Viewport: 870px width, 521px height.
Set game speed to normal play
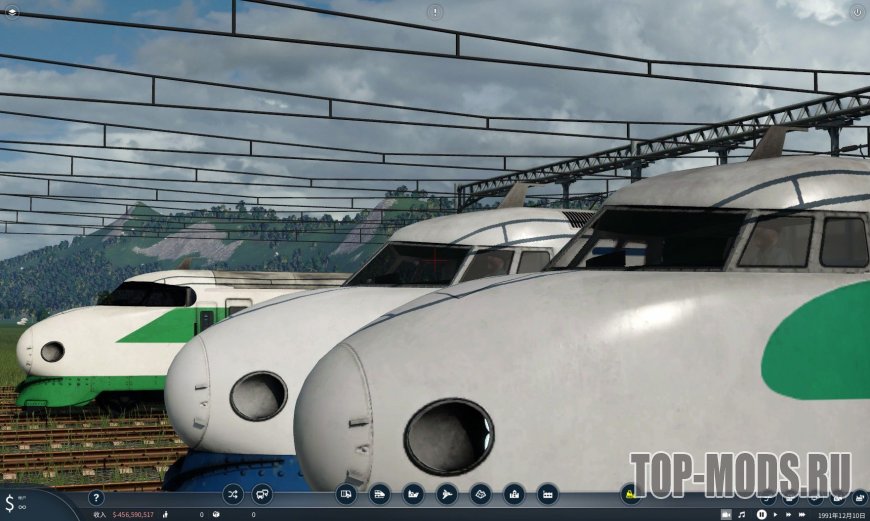point(775,514)
